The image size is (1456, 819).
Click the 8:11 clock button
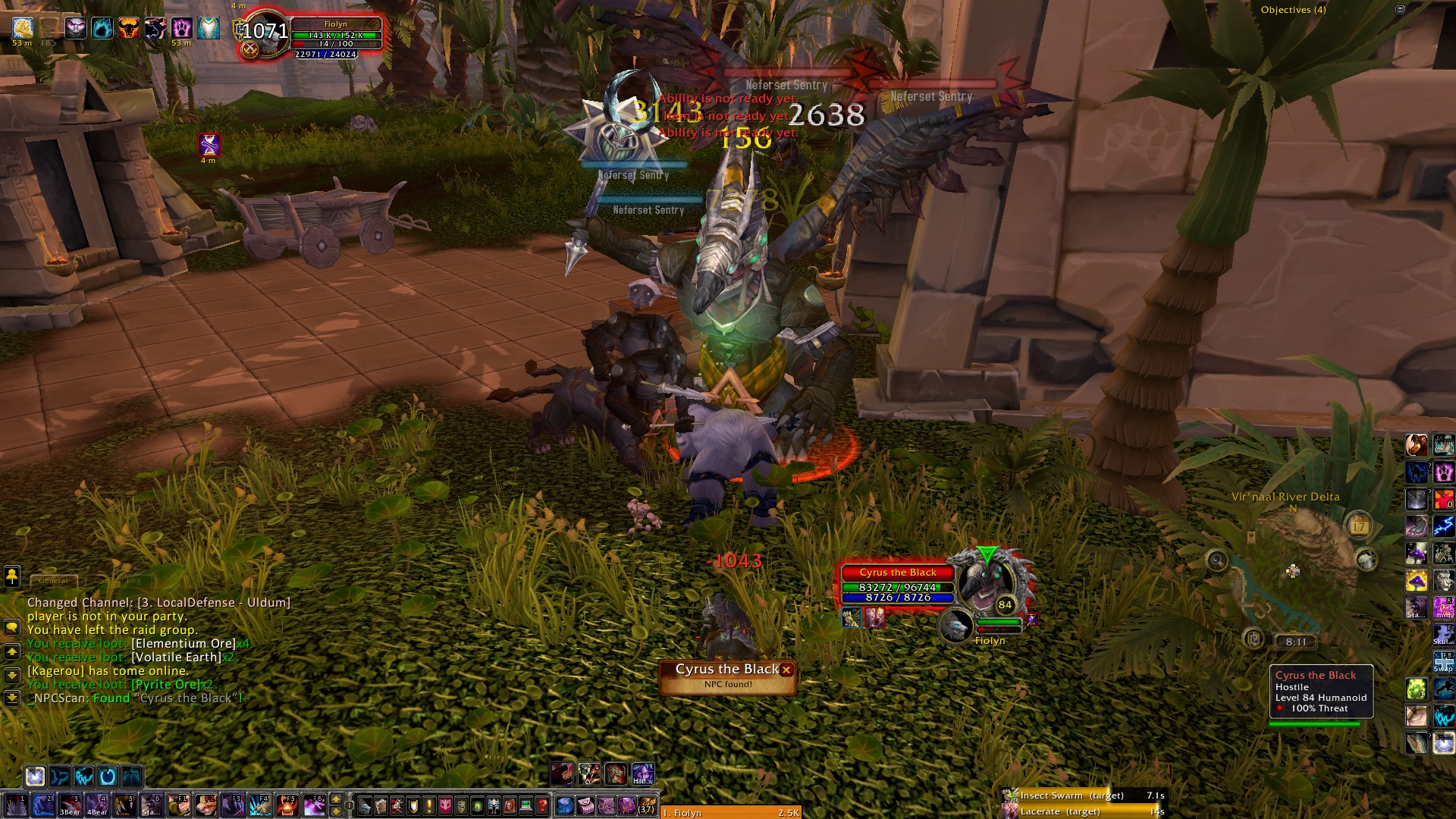1296,642
